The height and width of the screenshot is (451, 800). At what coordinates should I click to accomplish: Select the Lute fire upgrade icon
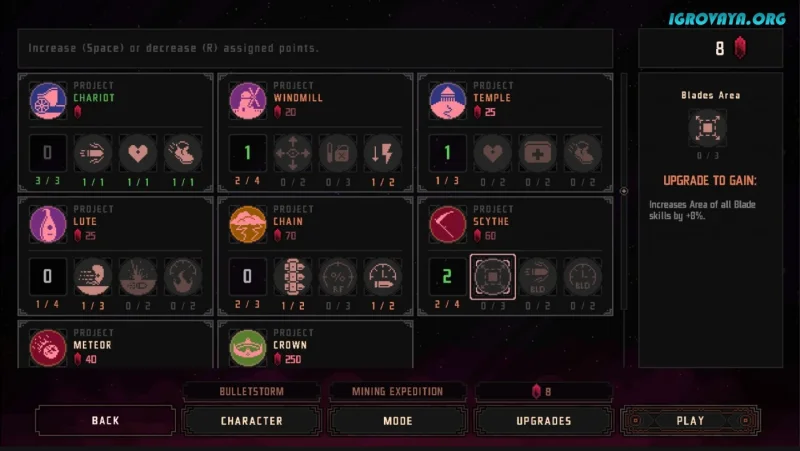pyautogui.click(x=183, y=277)
